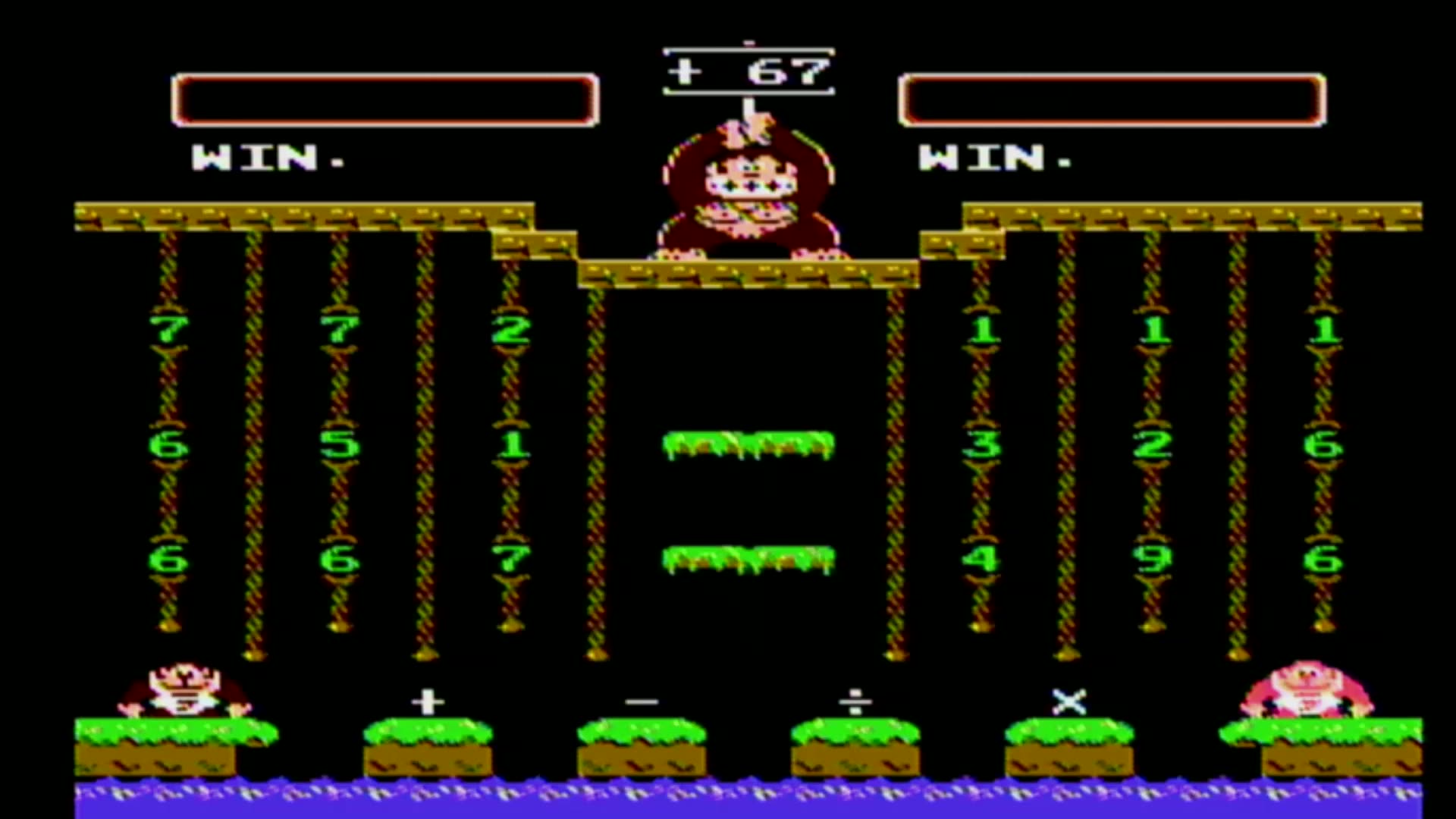
Task: Click the right player's empty score box
Action: 1111,99
